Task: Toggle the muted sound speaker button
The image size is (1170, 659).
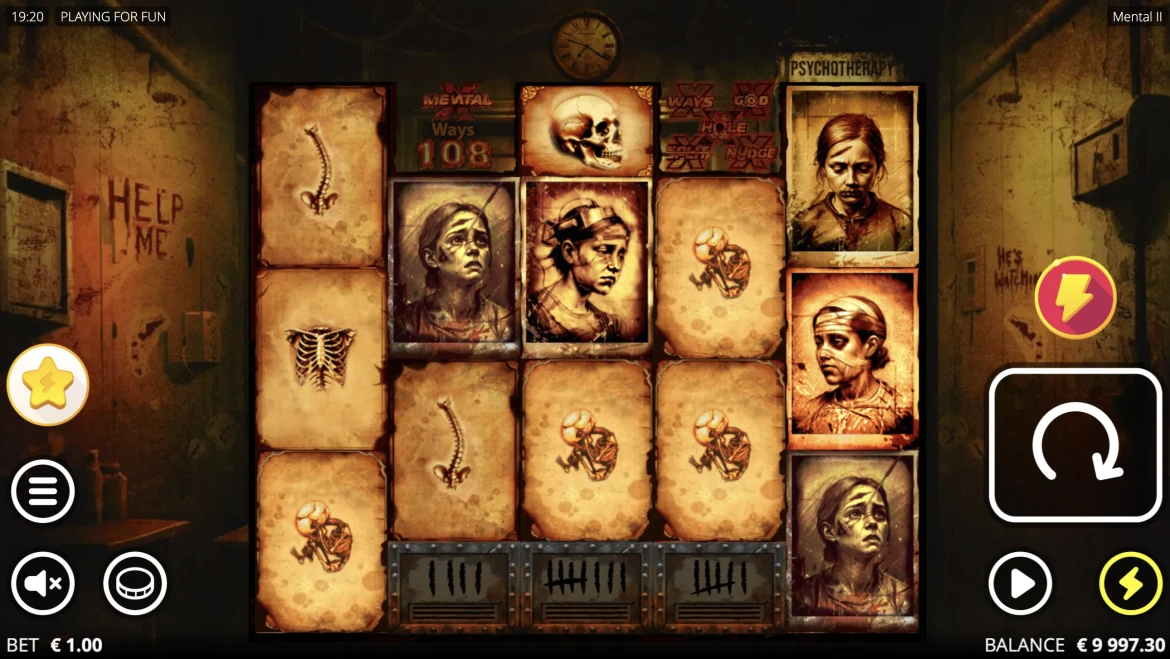Action: coord(43,583)
